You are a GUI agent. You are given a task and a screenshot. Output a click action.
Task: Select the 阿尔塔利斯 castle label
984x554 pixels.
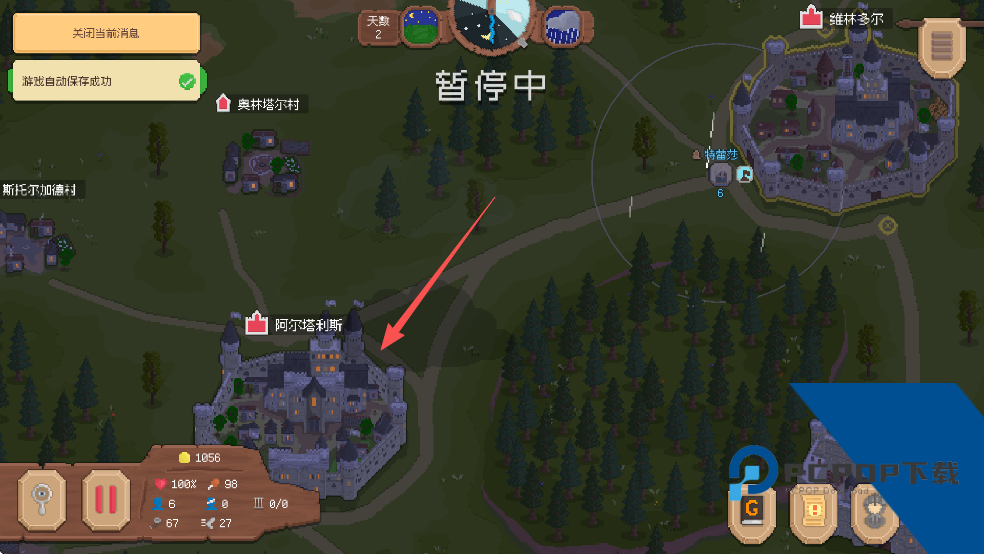[307, 325]
